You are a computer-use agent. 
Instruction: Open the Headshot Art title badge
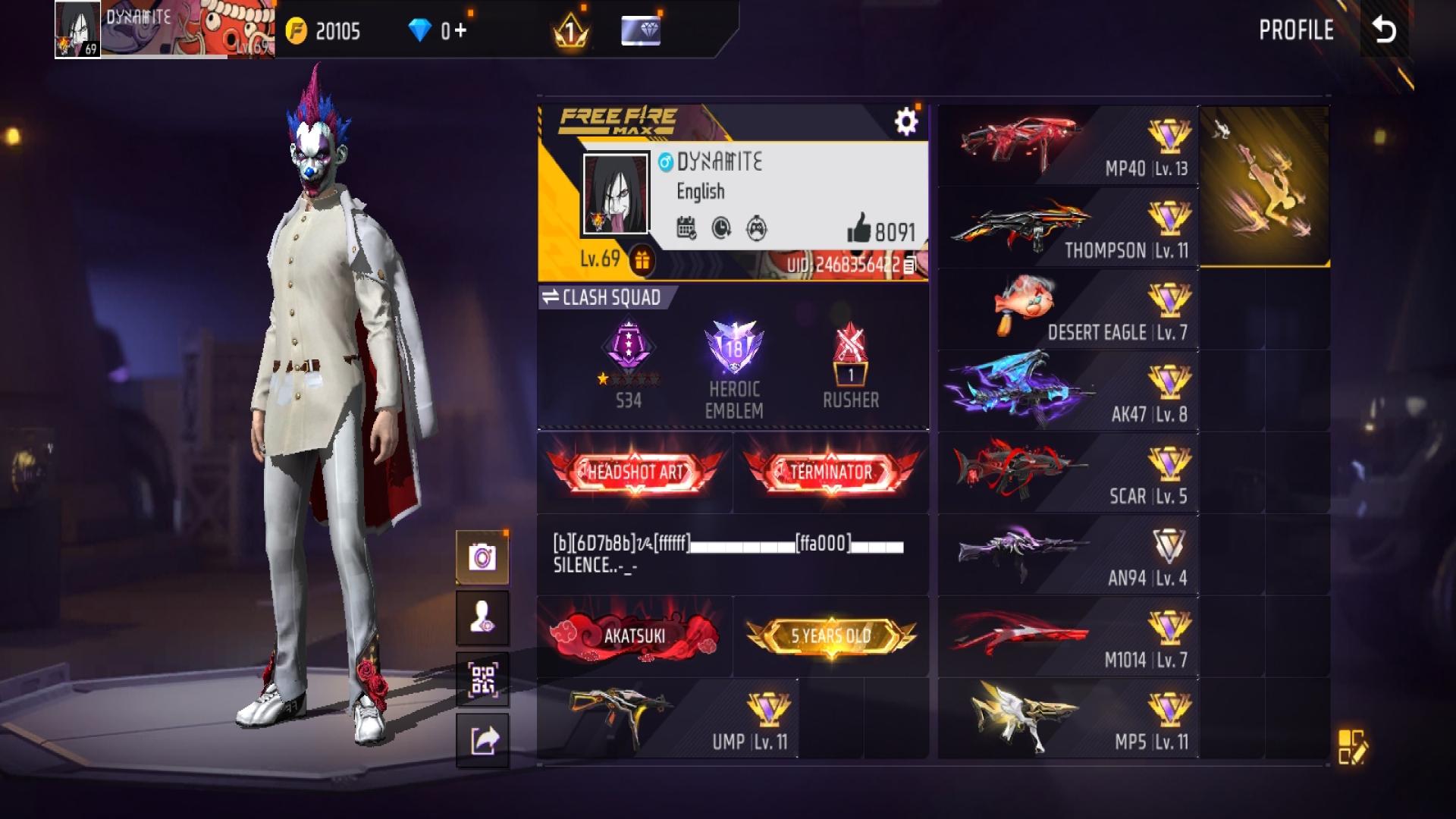click(635, 472)
